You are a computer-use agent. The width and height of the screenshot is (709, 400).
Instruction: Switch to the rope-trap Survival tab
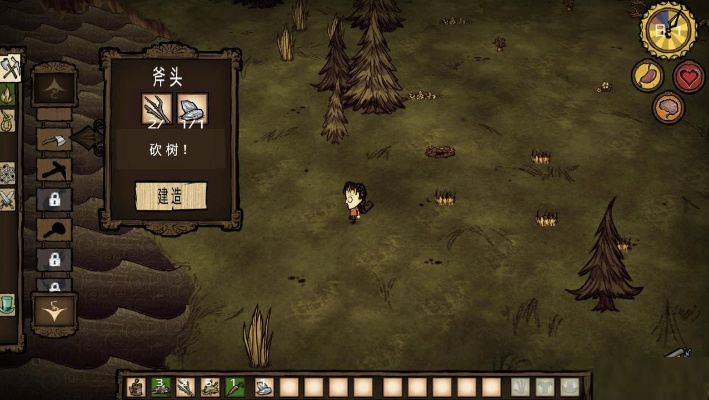(7, 121)
